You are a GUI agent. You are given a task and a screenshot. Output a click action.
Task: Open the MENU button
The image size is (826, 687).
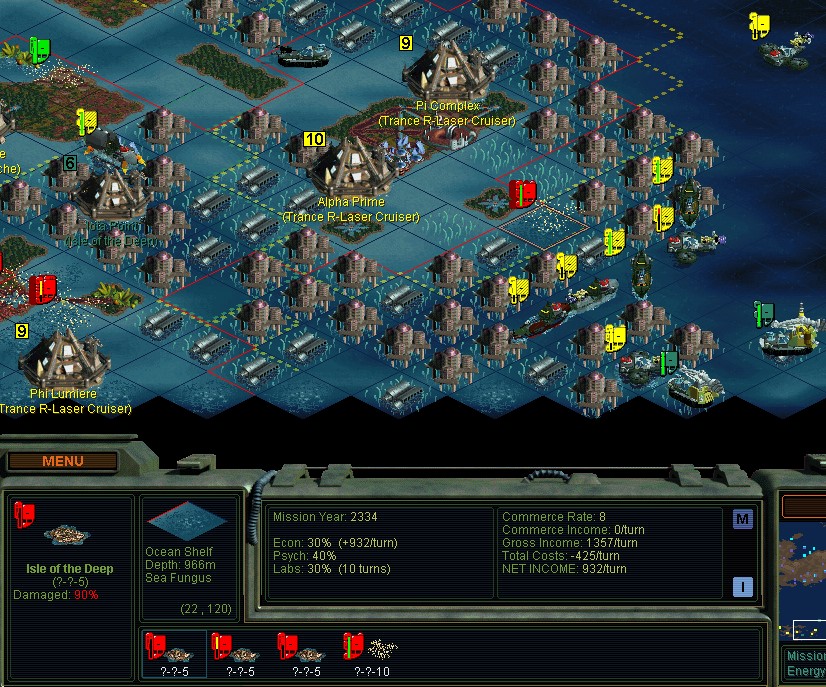[63, 461]
